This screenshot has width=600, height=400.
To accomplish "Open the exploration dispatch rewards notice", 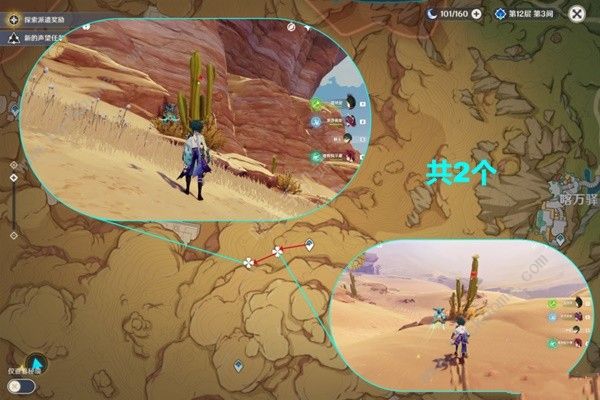I will 14,20.
